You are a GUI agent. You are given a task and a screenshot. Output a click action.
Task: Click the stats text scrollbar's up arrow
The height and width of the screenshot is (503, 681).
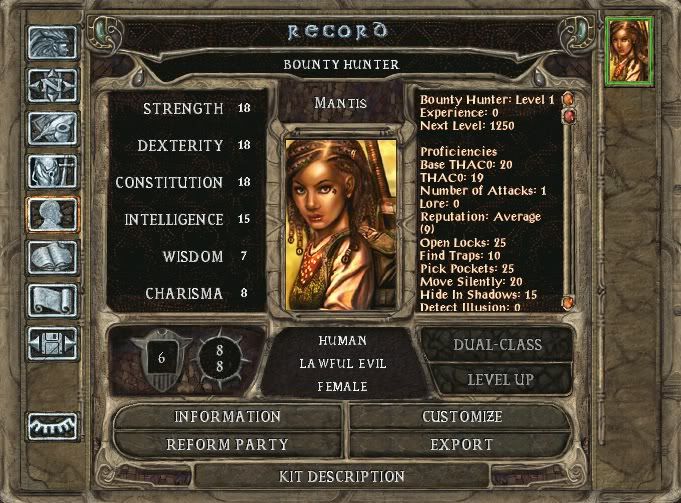point(567,101)
